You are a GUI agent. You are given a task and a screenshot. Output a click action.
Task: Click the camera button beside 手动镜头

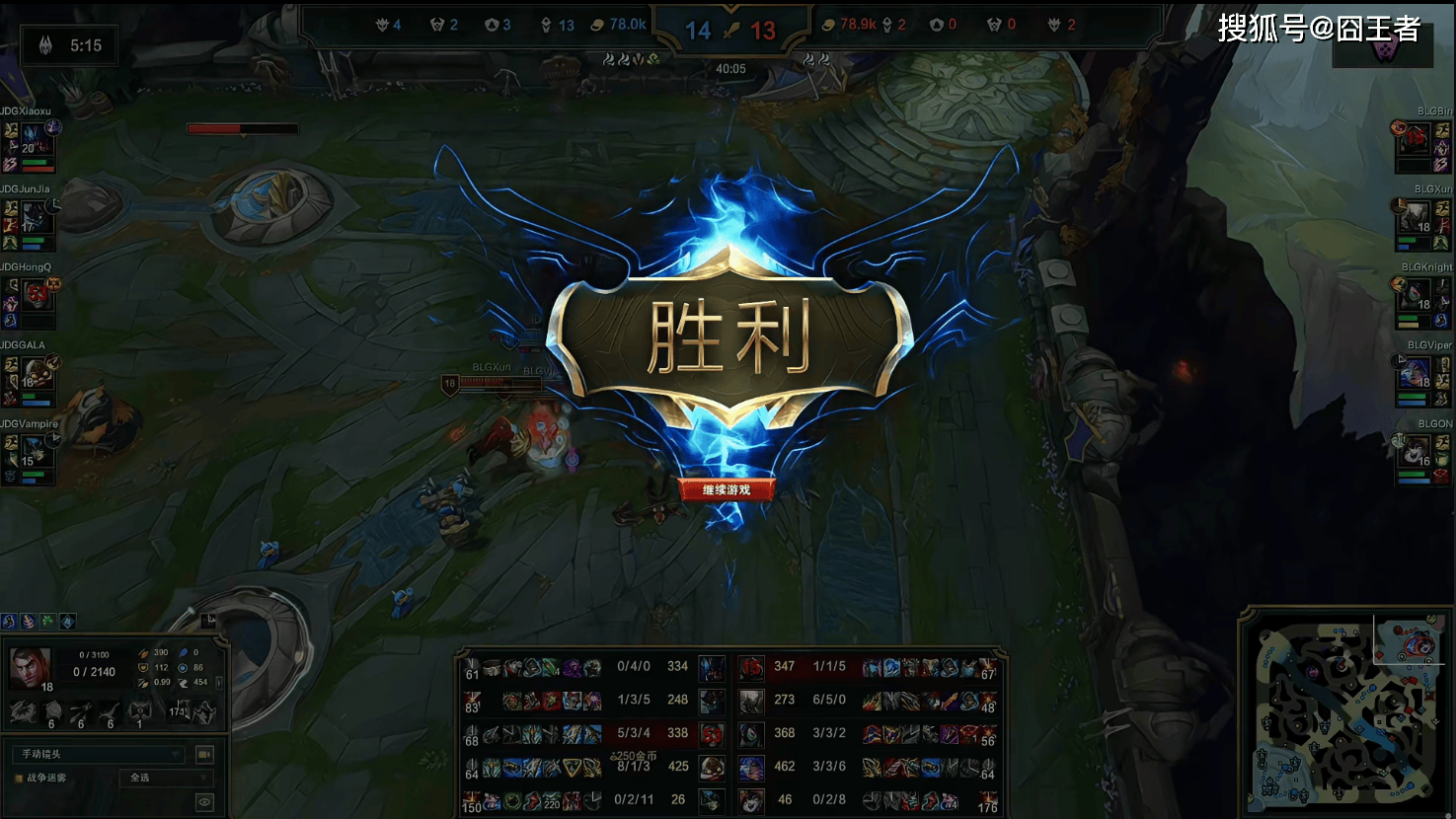point(204,754)
